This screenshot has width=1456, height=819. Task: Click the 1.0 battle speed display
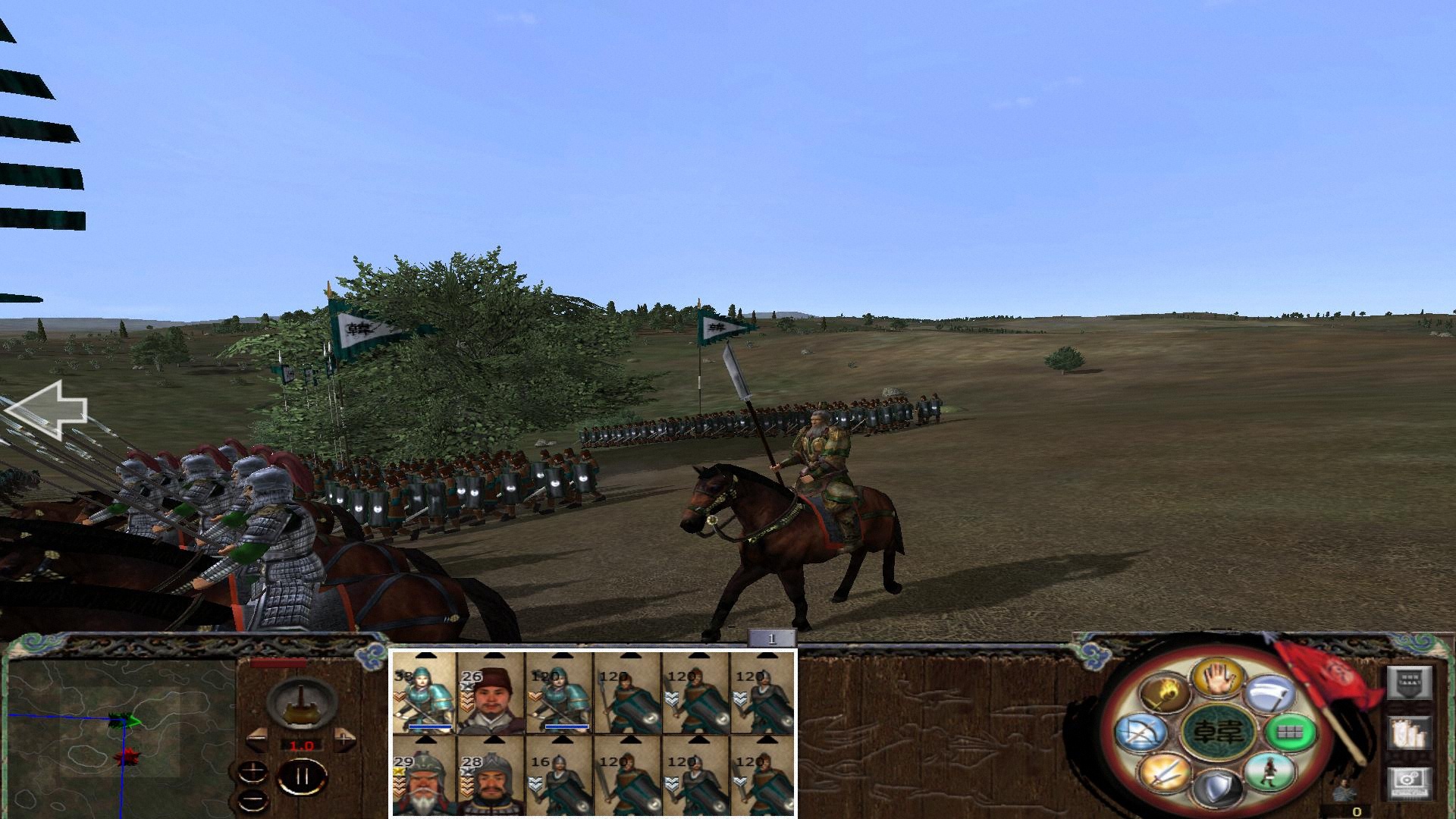point(302,745)
